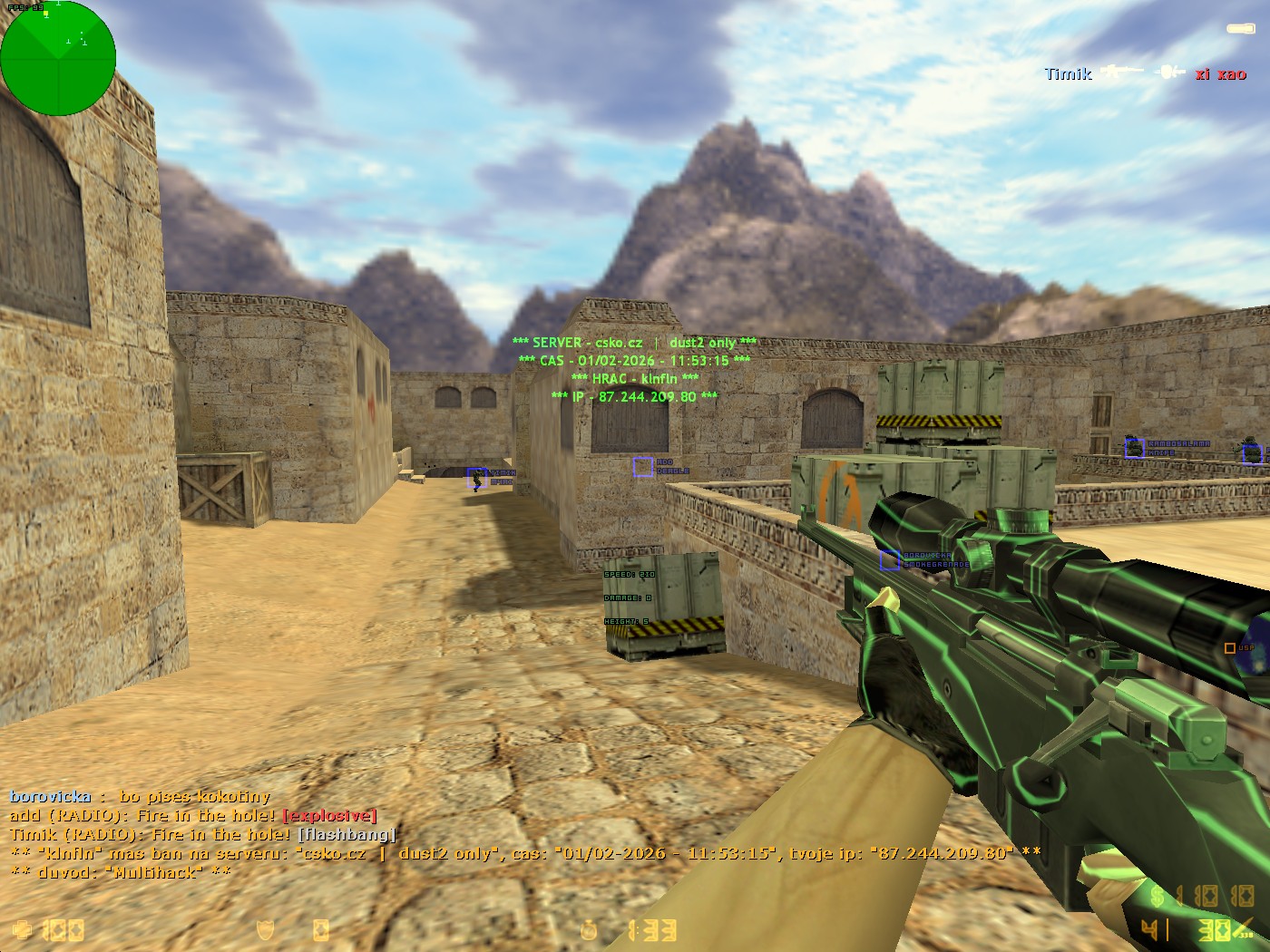Select the health cross icon
Image resolution: width=1270 pixels, height=952 pixels.
point(23,930)
